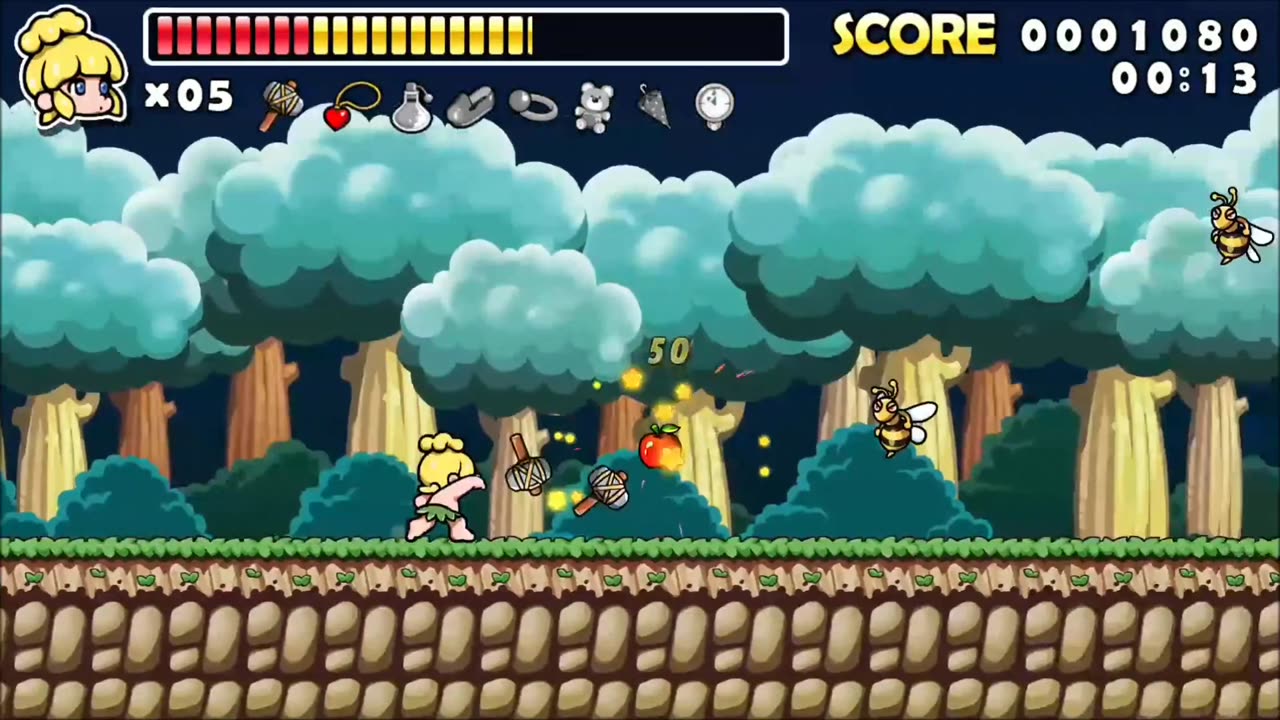Choose the pocket watch item icon
The image size is (1280, 720).
click(x=715, y=106)
